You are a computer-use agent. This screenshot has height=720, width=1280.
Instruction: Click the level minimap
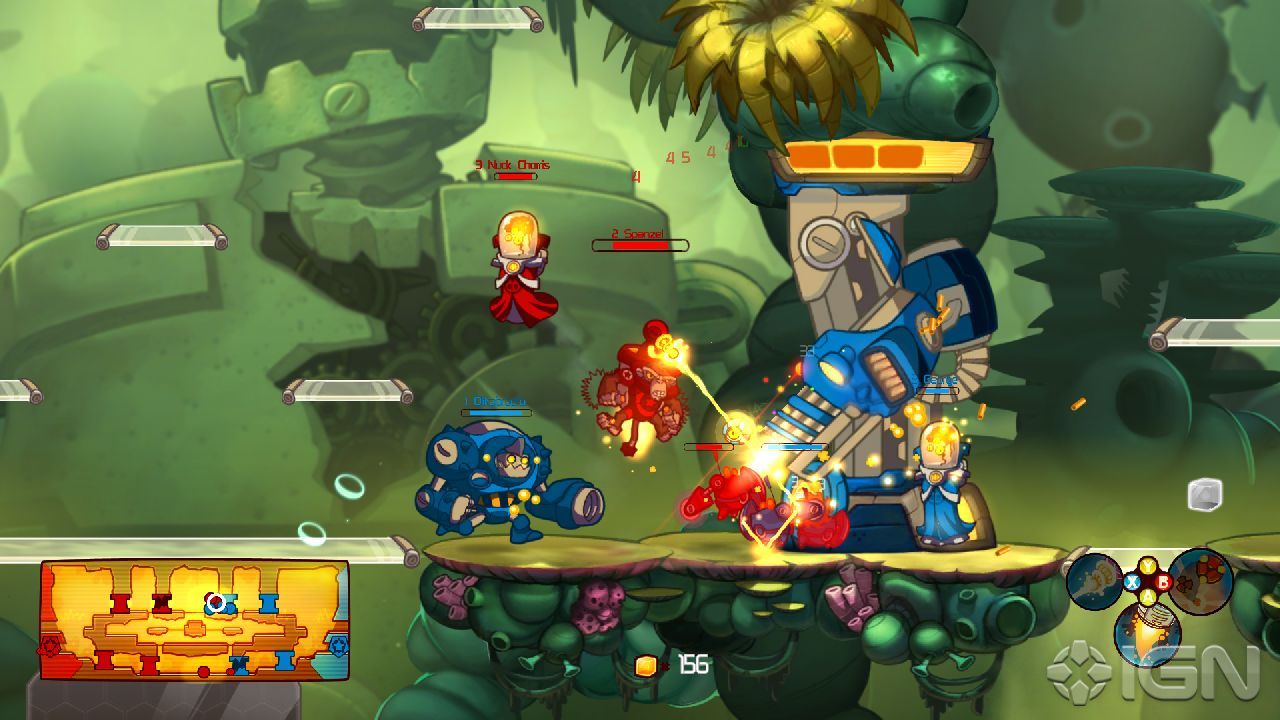194,620
